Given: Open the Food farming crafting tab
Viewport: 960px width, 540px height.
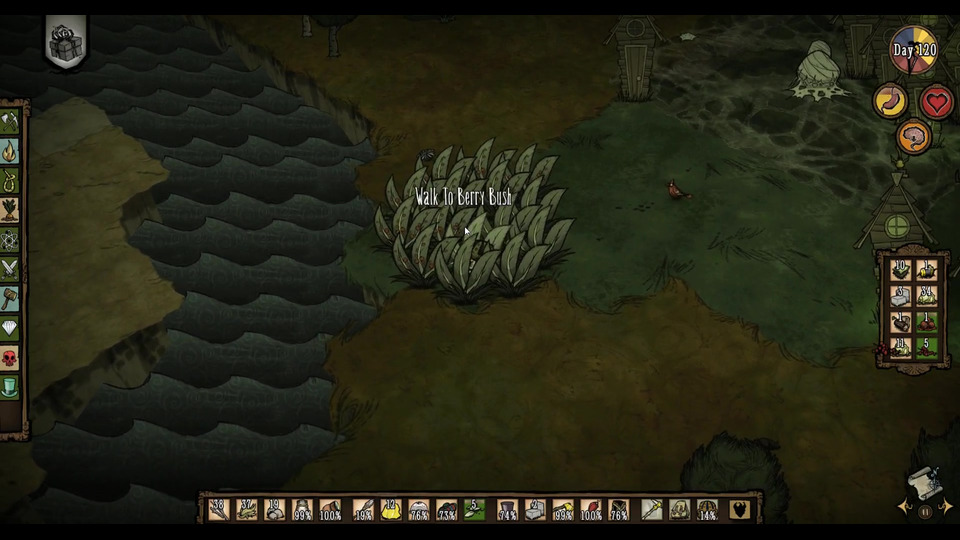Looking at the screenshot, I should [9, 210].
